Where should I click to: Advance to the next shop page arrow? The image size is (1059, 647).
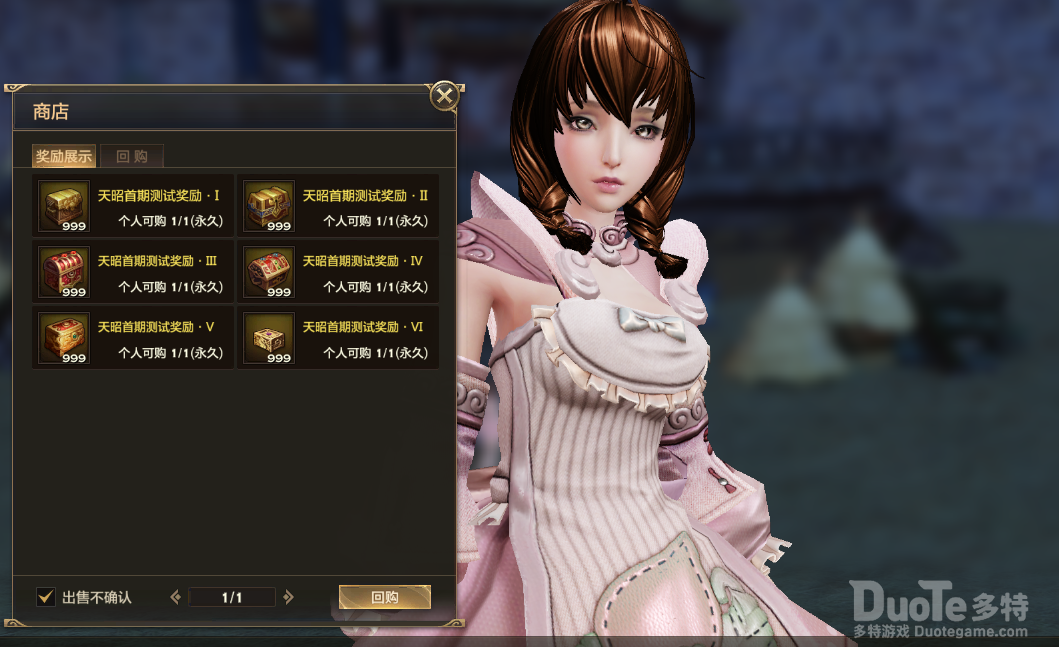(x=289, y=597)
